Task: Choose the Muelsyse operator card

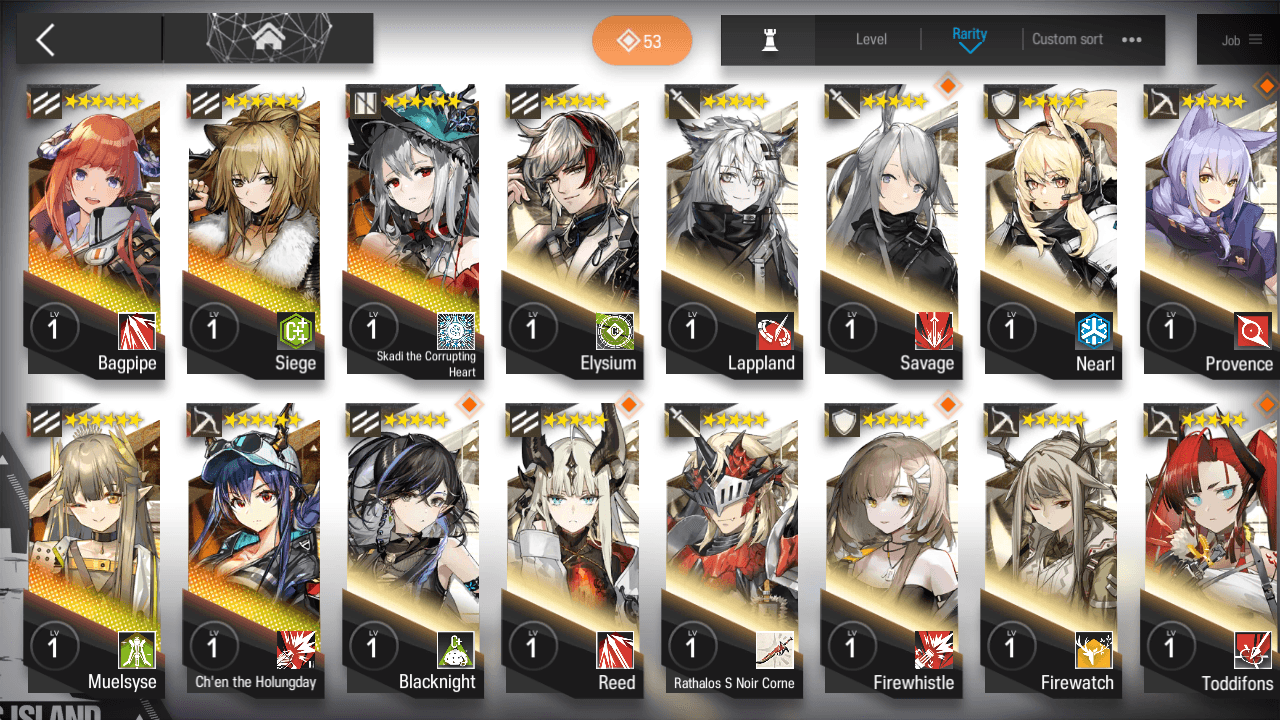Action: pos(94,550)
